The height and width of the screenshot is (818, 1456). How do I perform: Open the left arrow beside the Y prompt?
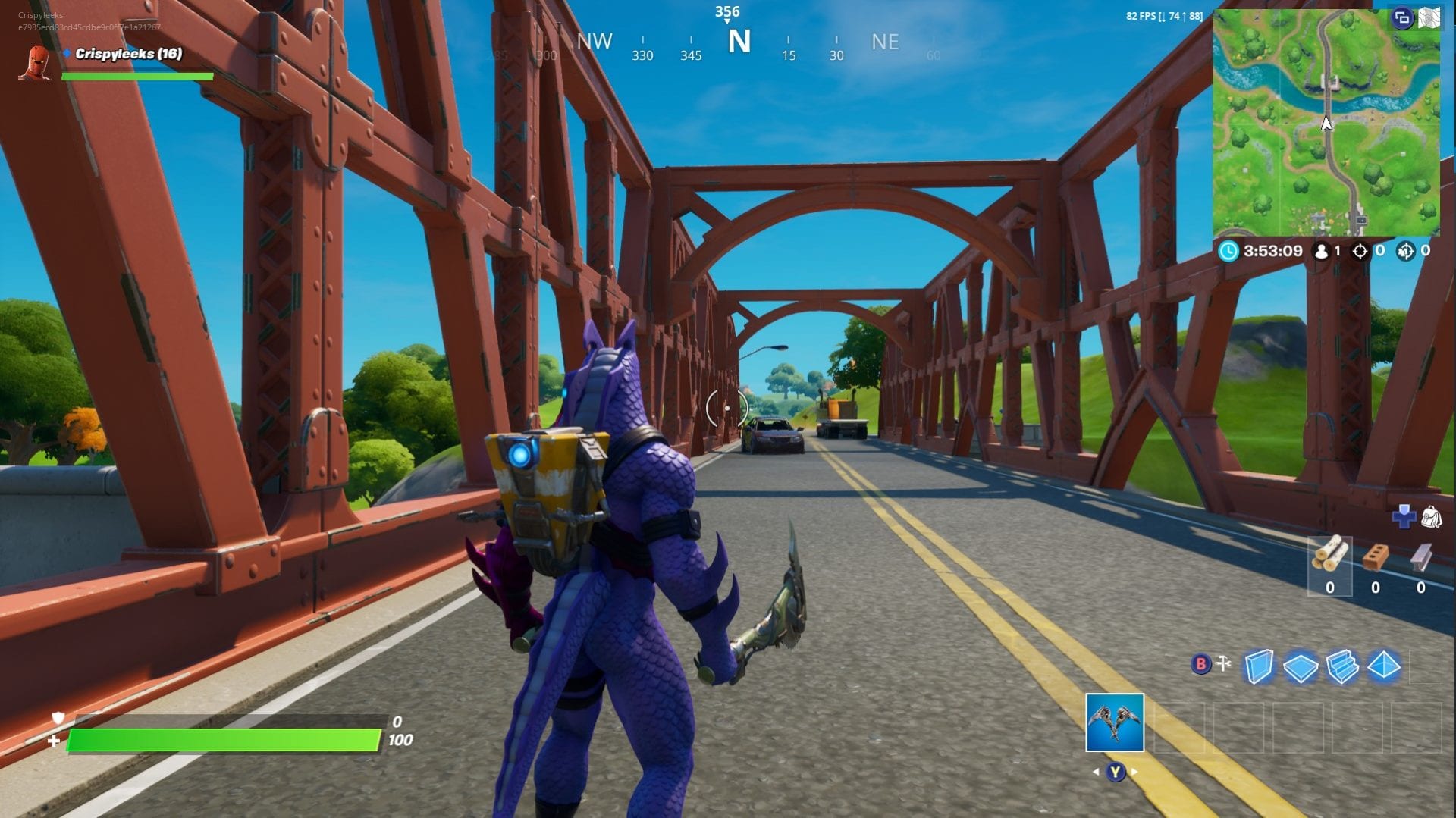pyautogui.click(x=1097, y=772)
